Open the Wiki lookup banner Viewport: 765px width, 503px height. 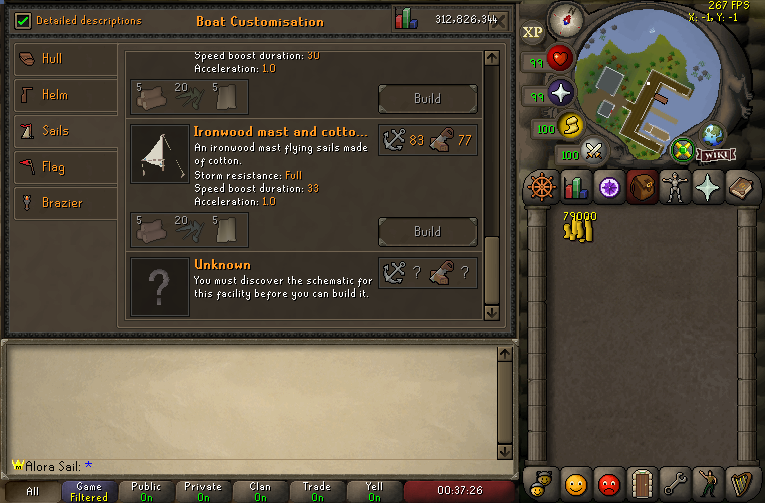(710, 155)
